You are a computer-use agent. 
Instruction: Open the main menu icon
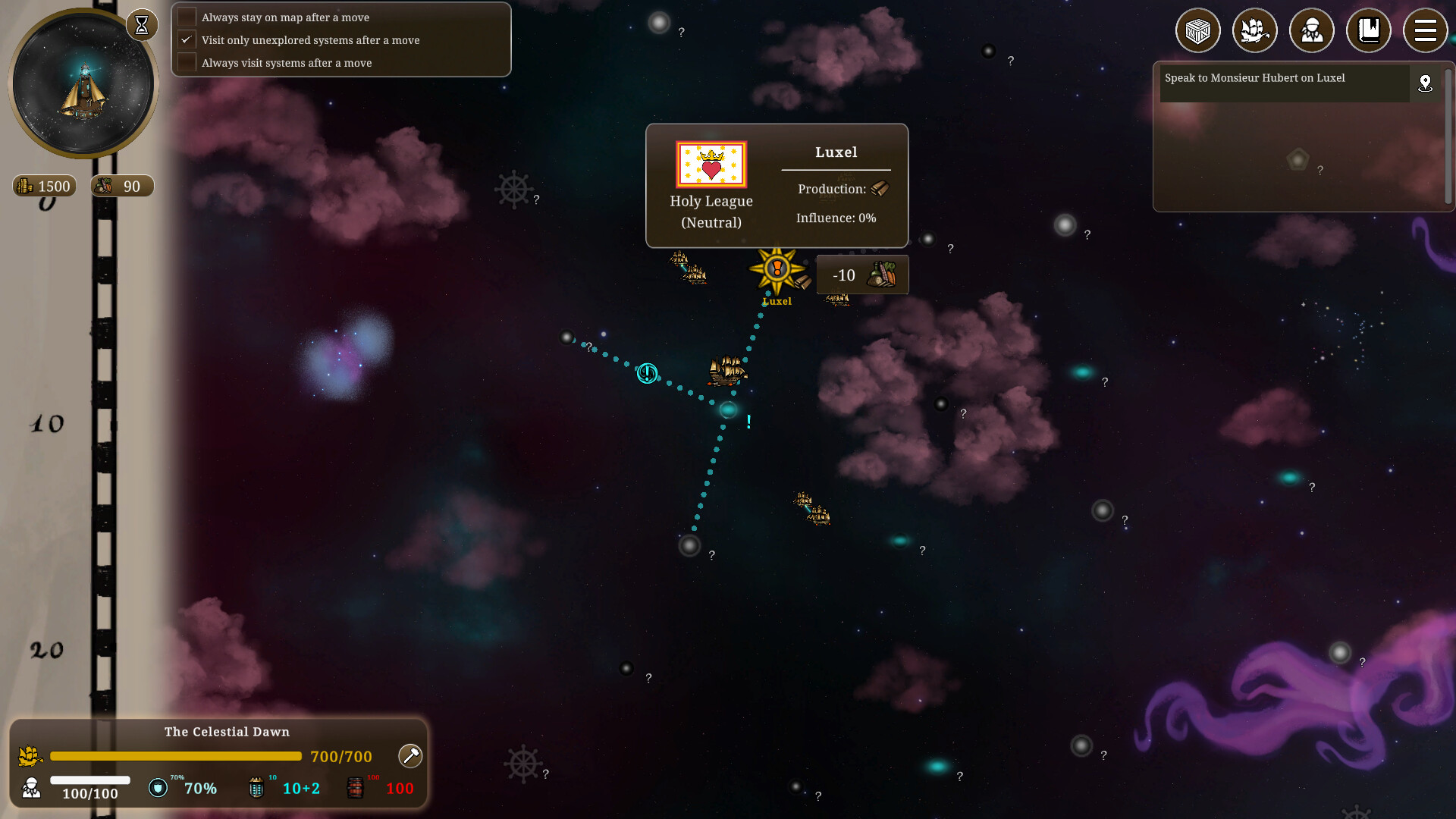coord(1426,30)
